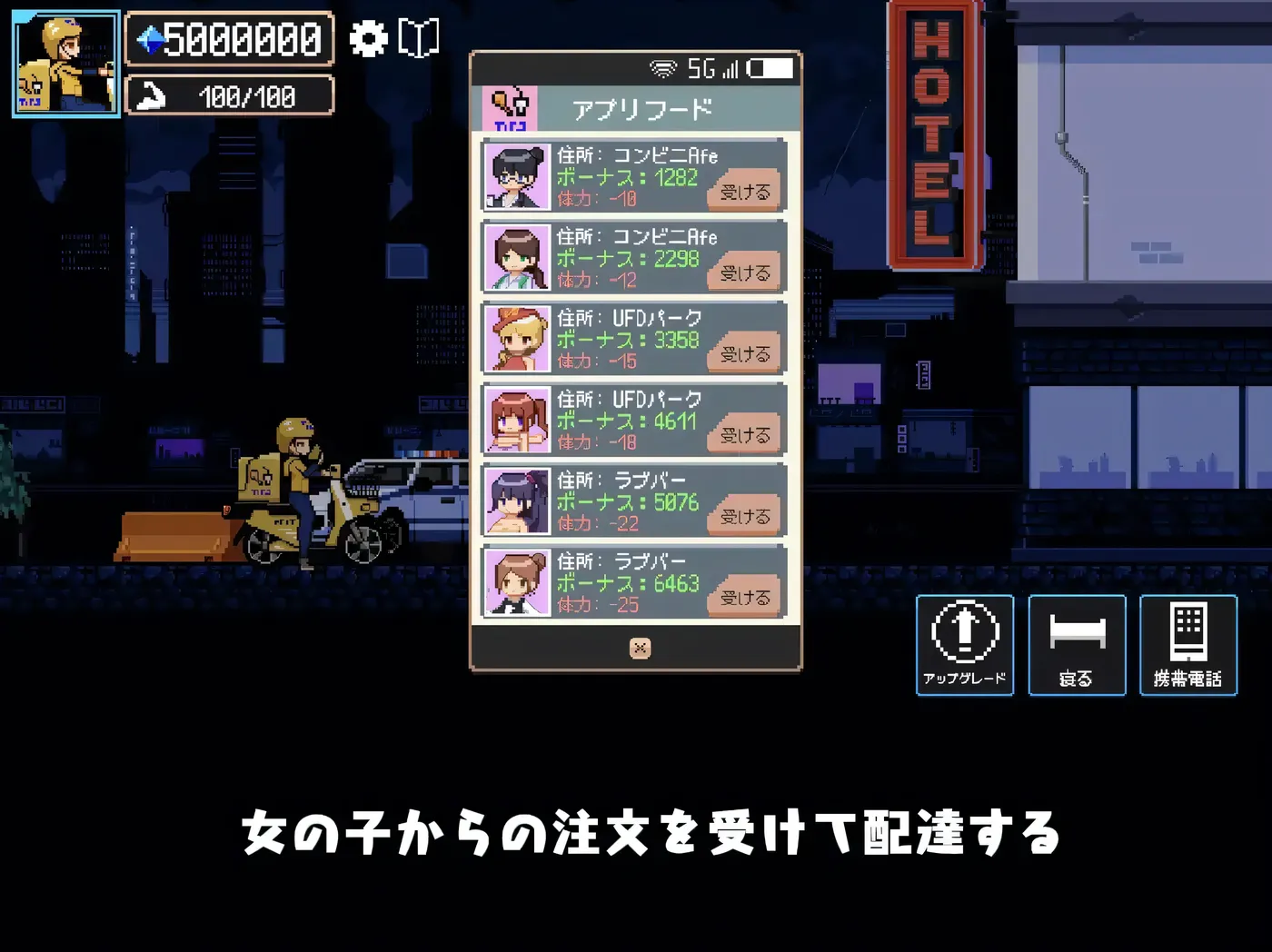Accept the 1282 bonus コンビニAfe order

[x=743, y=191]
